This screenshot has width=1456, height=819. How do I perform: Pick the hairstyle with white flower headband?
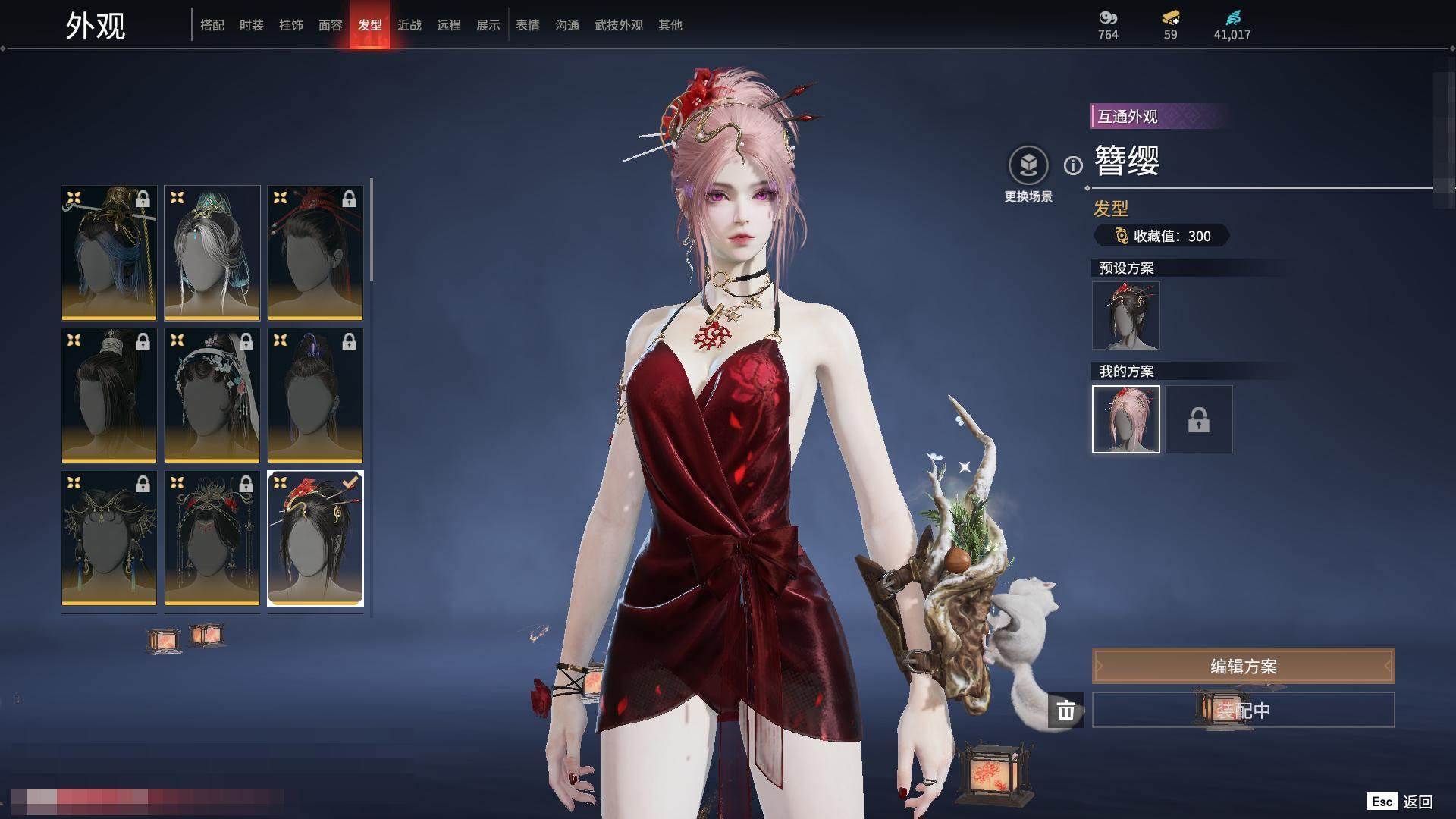click(x=212, y=395)
